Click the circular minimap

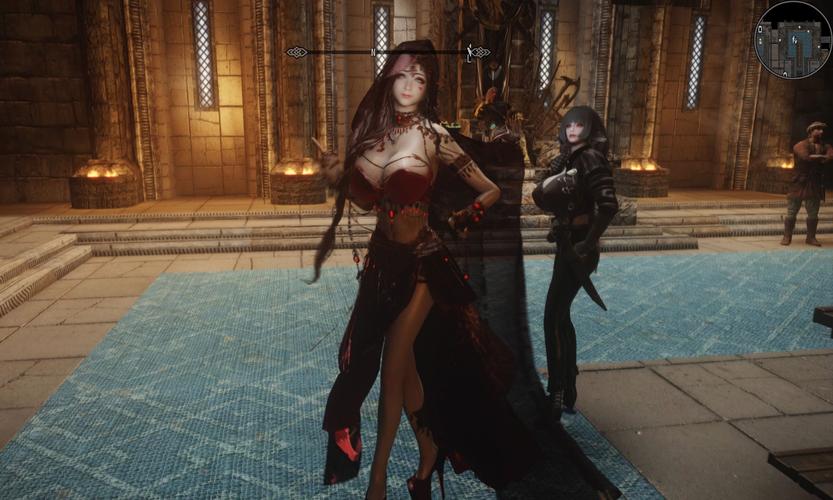792,39
